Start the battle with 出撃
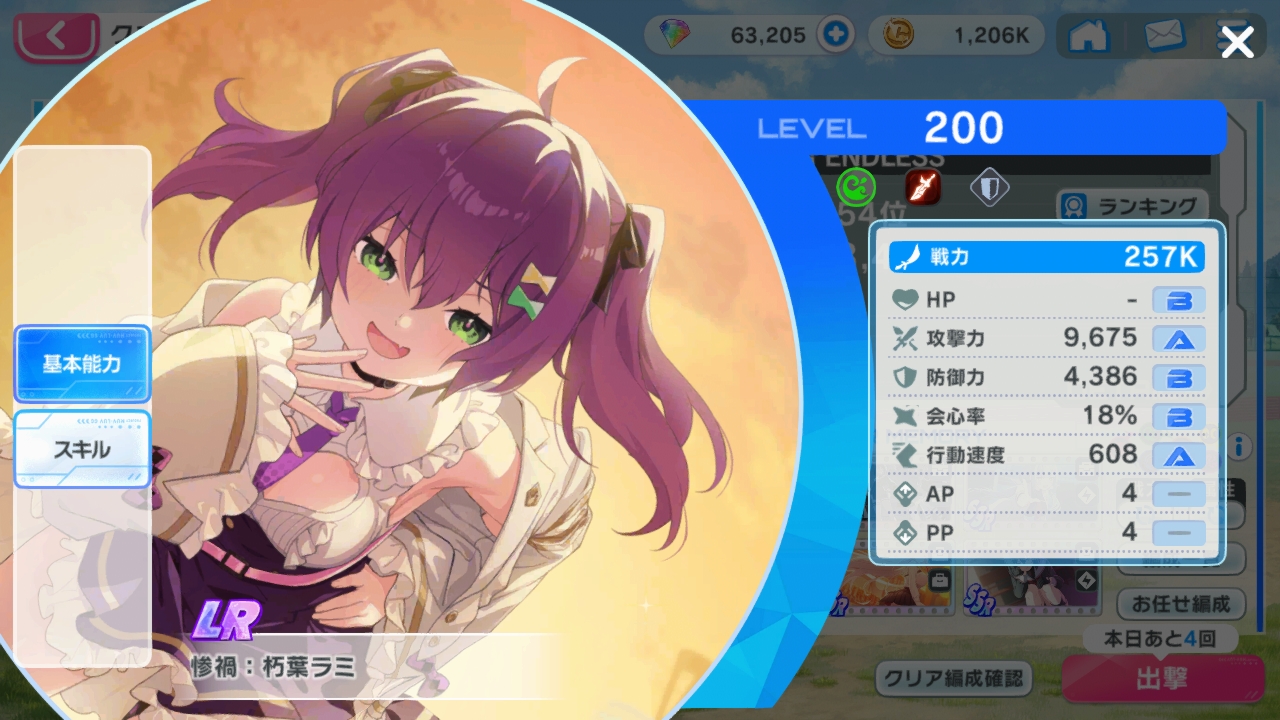 pos(1160,679)
